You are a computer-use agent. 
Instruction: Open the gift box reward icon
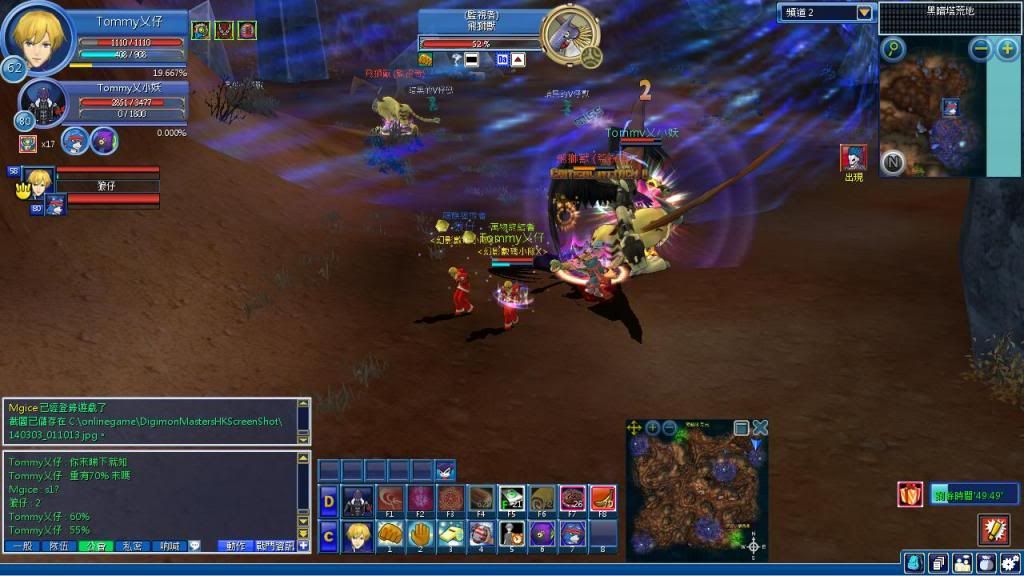point(910,494)
